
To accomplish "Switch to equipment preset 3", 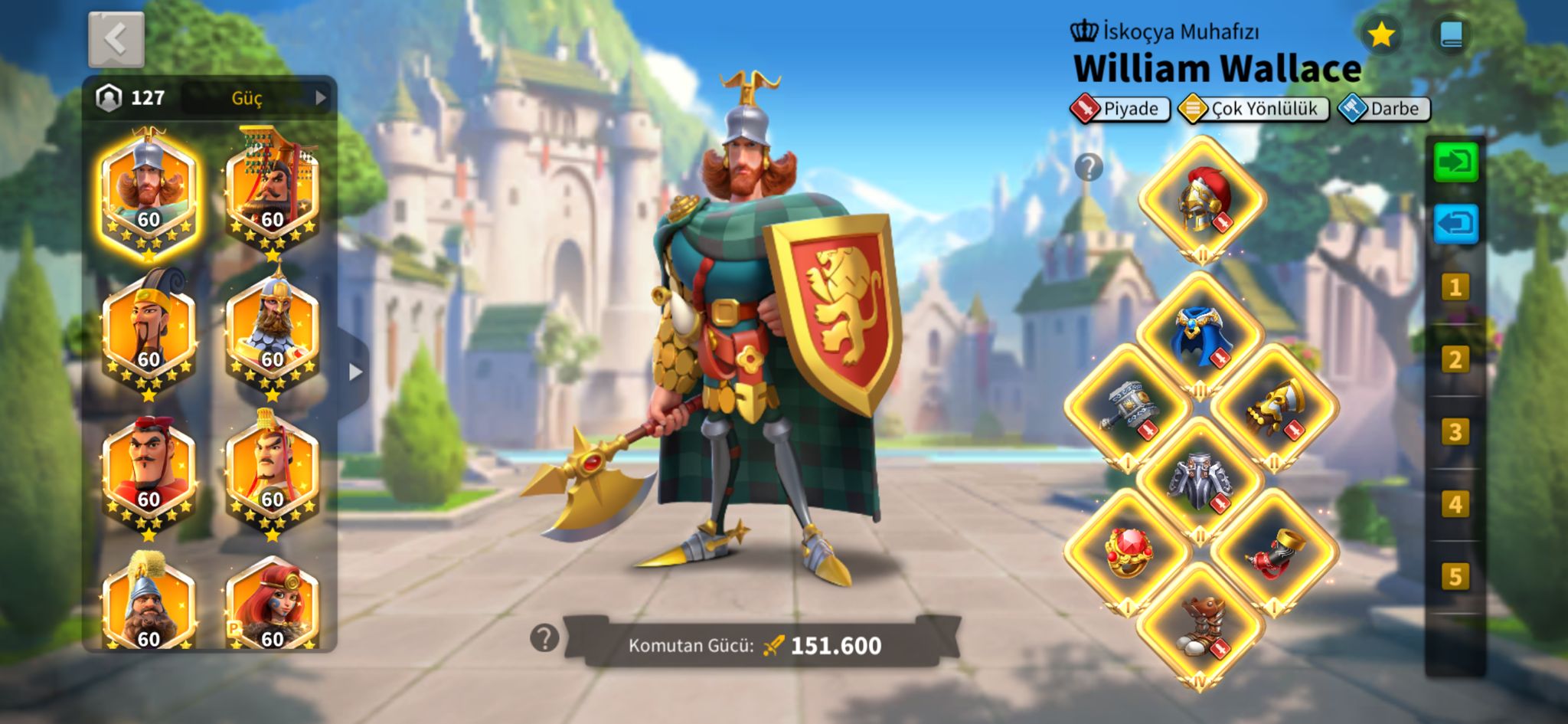I will pyautogui.click(x=1455, y=432).
